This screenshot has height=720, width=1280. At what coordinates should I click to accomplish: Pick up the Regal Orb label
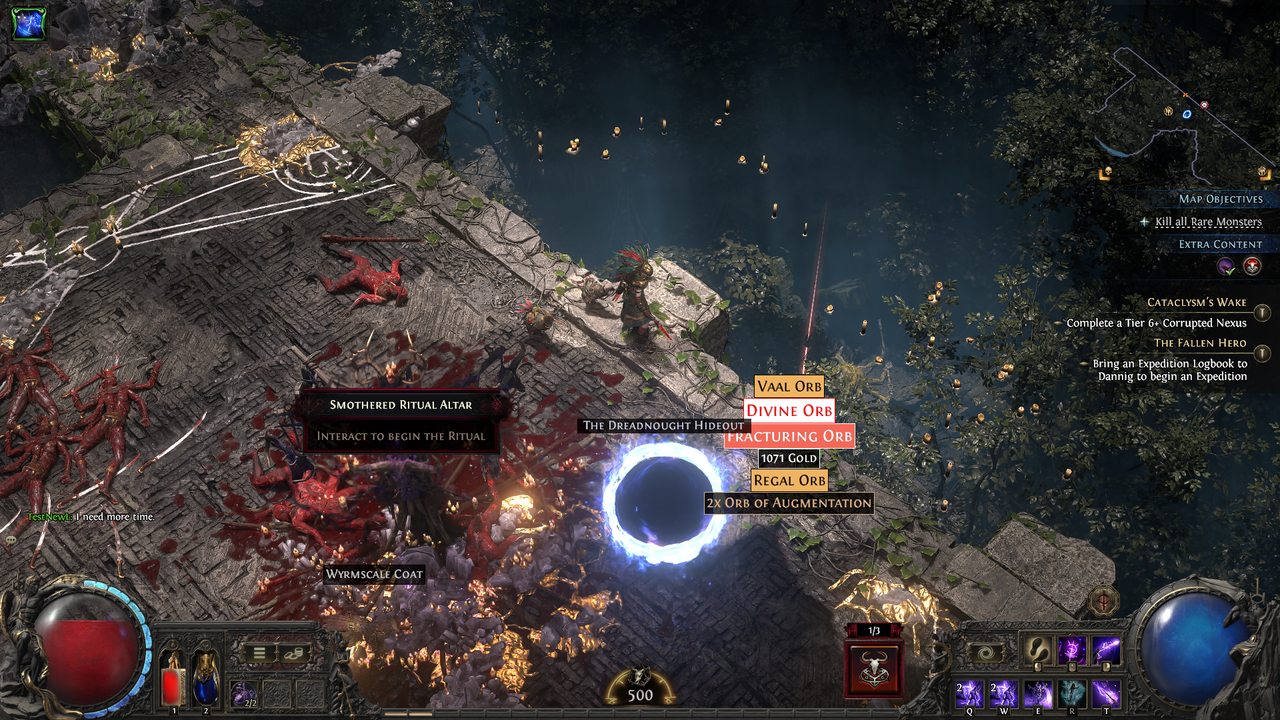click(789, 480)
